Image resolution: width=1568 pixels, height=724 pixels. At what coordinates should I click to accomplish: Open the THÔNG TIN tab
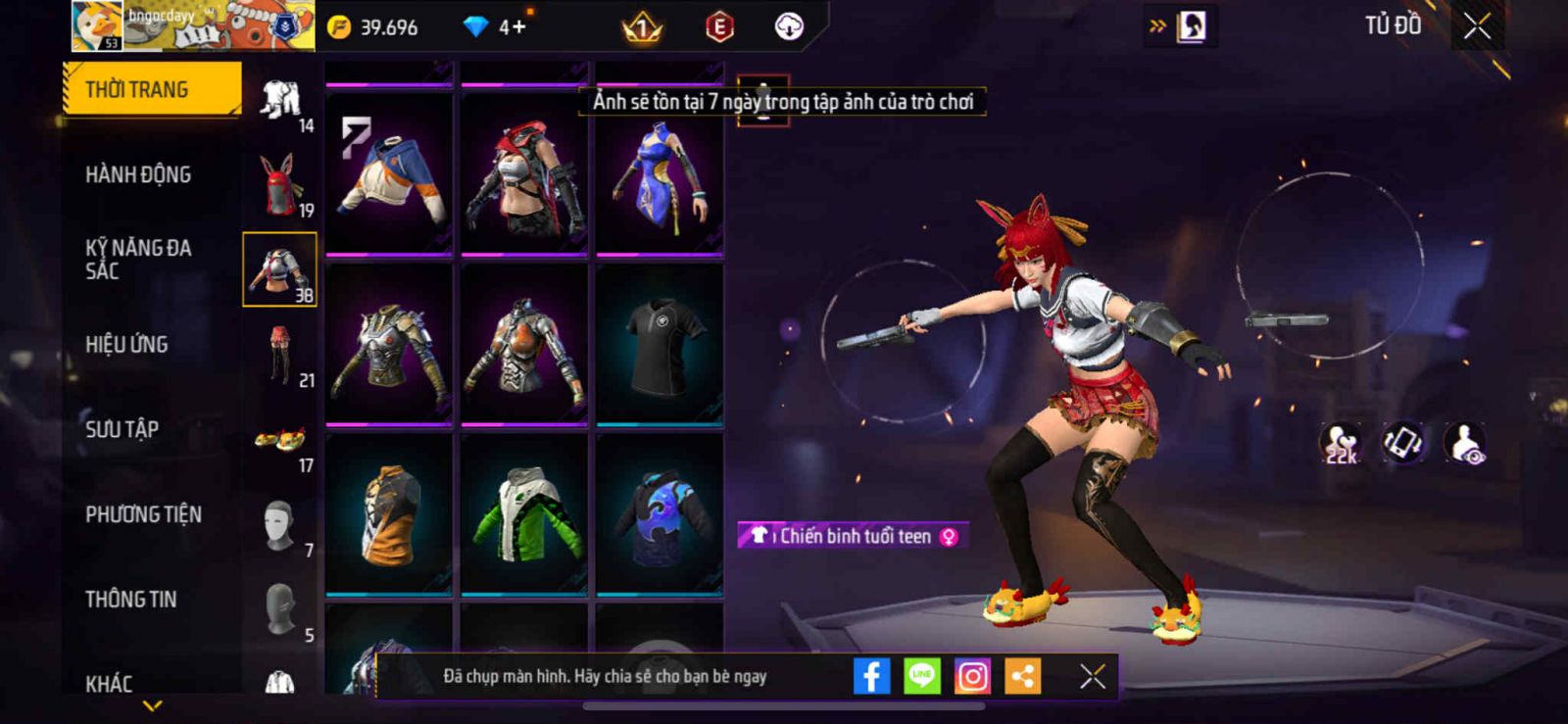click(130, 600)
